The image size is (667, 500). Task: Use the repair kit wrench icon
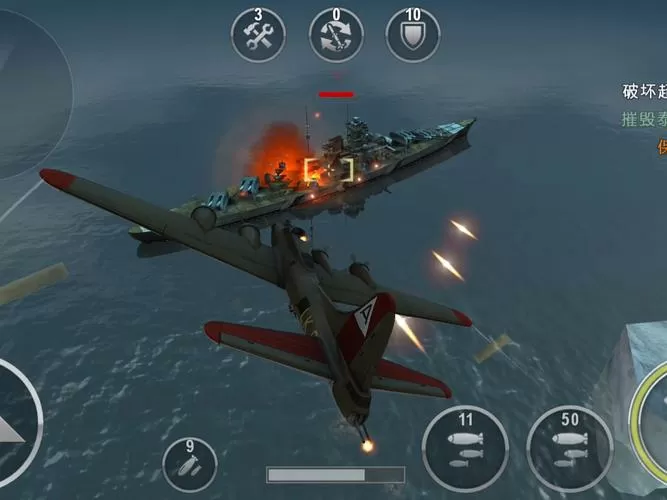[x=259, y=35]
